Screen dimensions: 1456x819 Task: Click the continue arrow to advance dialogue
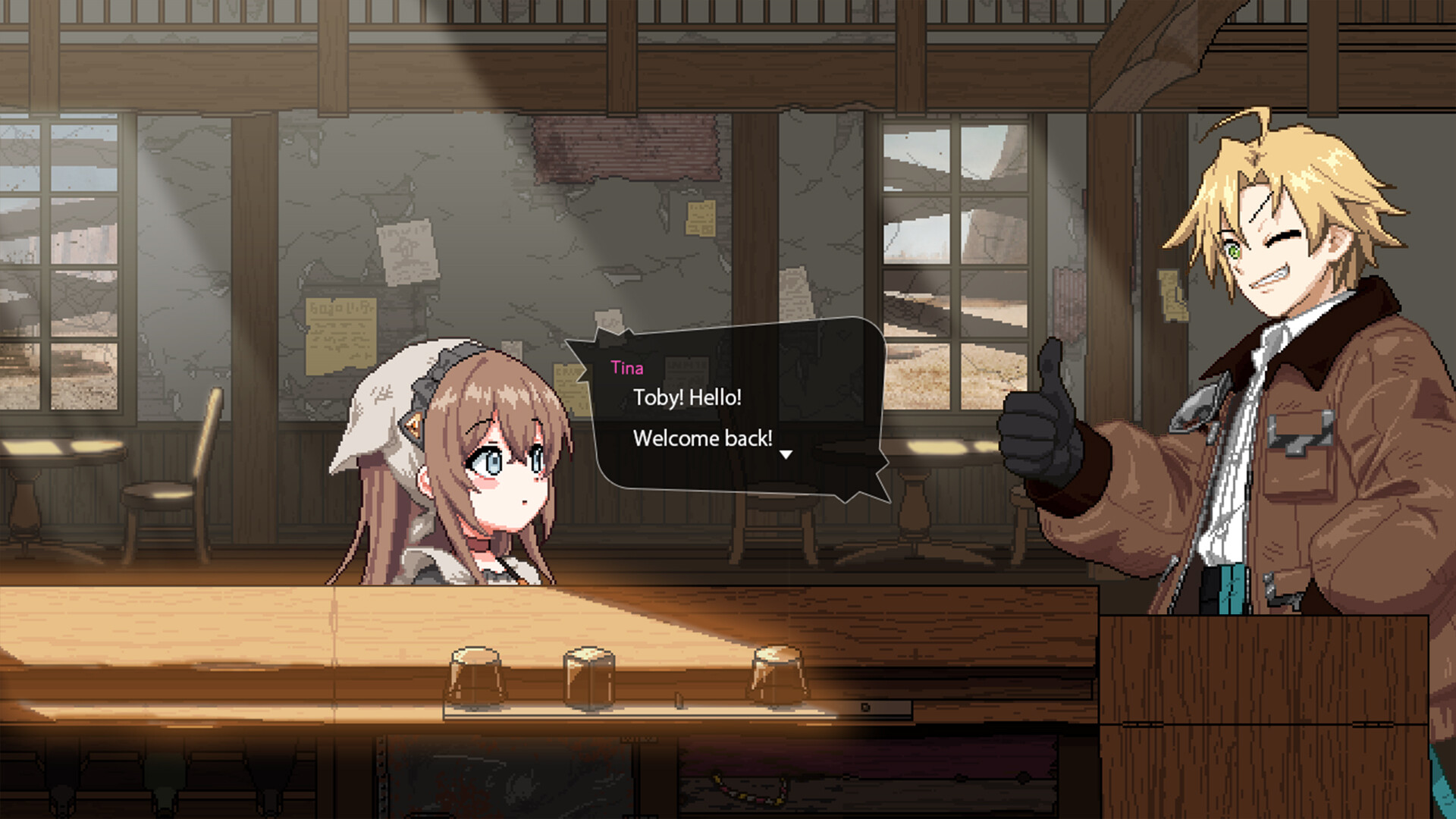pyautogui.click(x=786, y=453)
